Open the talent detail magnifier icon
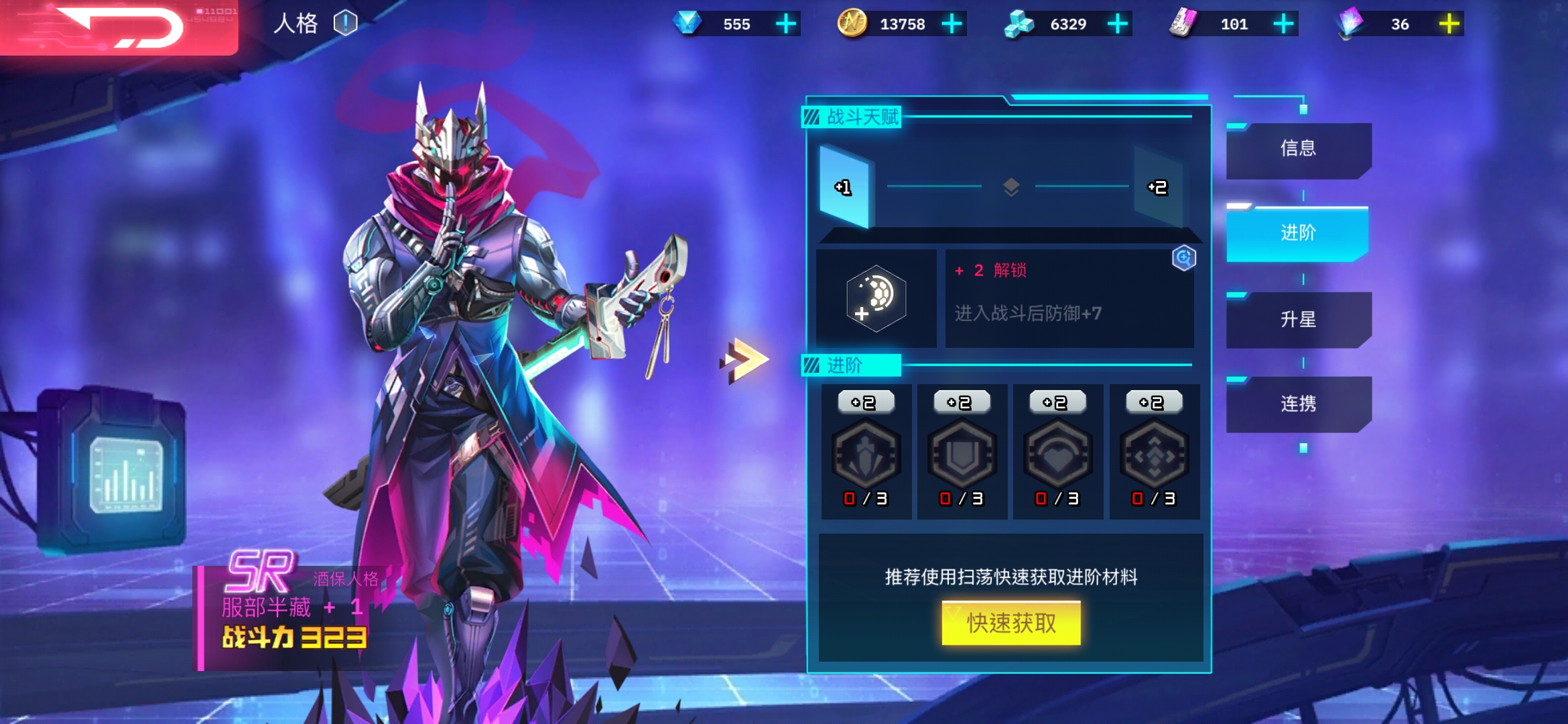The width and height of the screenshot is (1568, 724). (1184, 258)
